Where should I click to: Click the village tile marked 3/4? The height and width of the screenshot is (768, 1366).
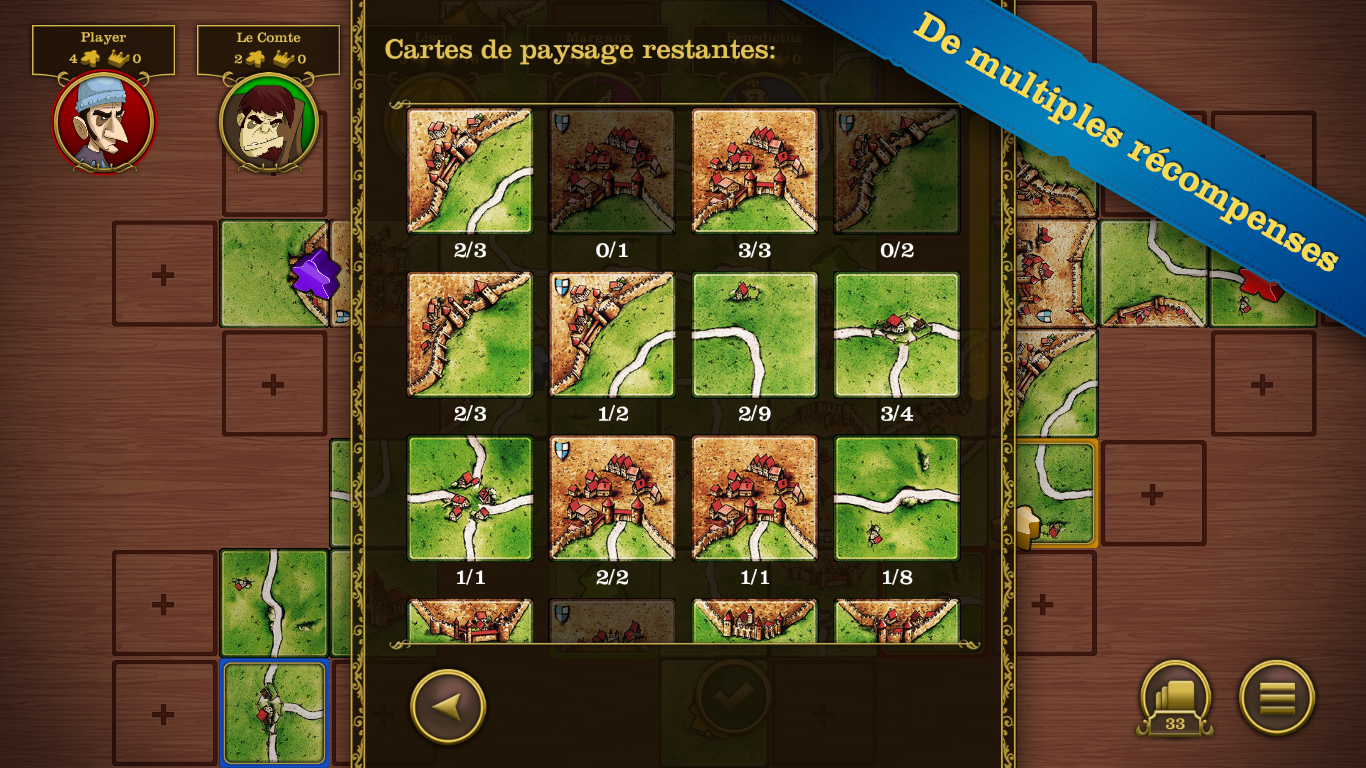(x=896, y=334)
